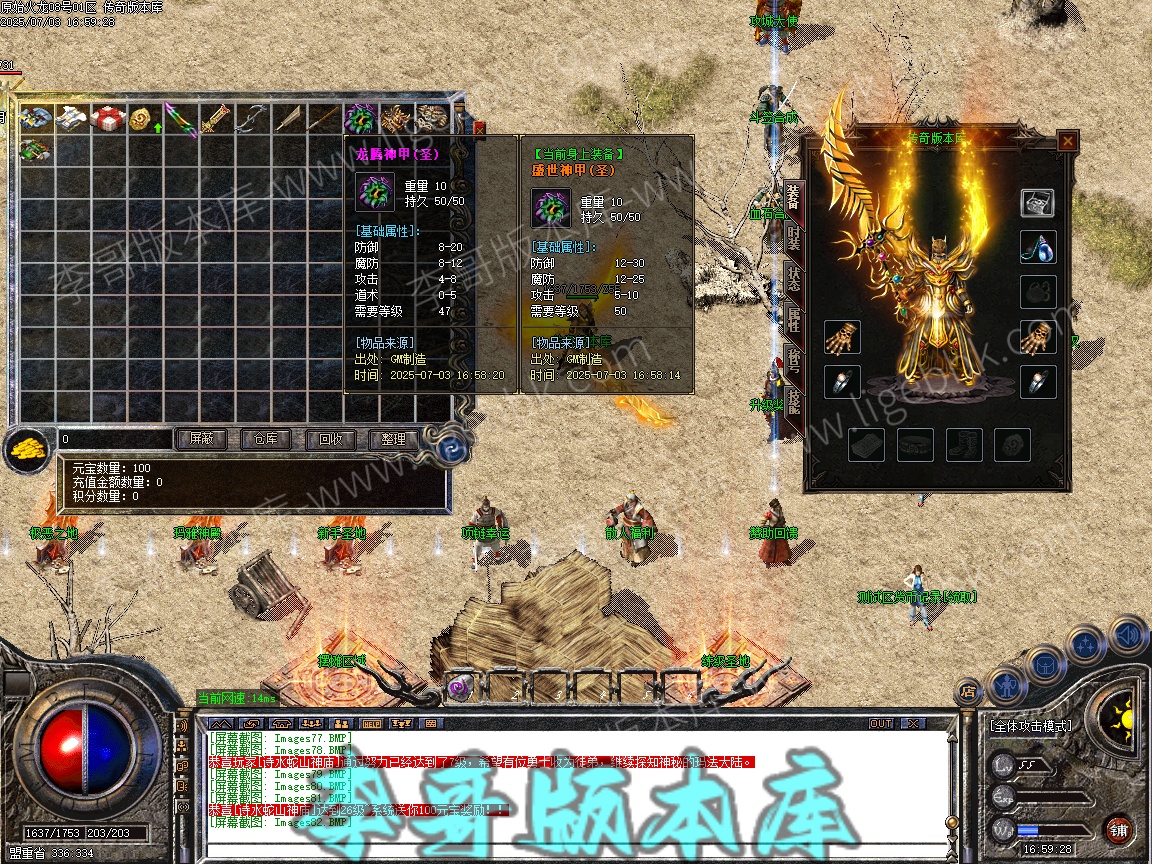Click the round 铺 button
The image size is (1152, 864).
click(x=1118, y=829)
